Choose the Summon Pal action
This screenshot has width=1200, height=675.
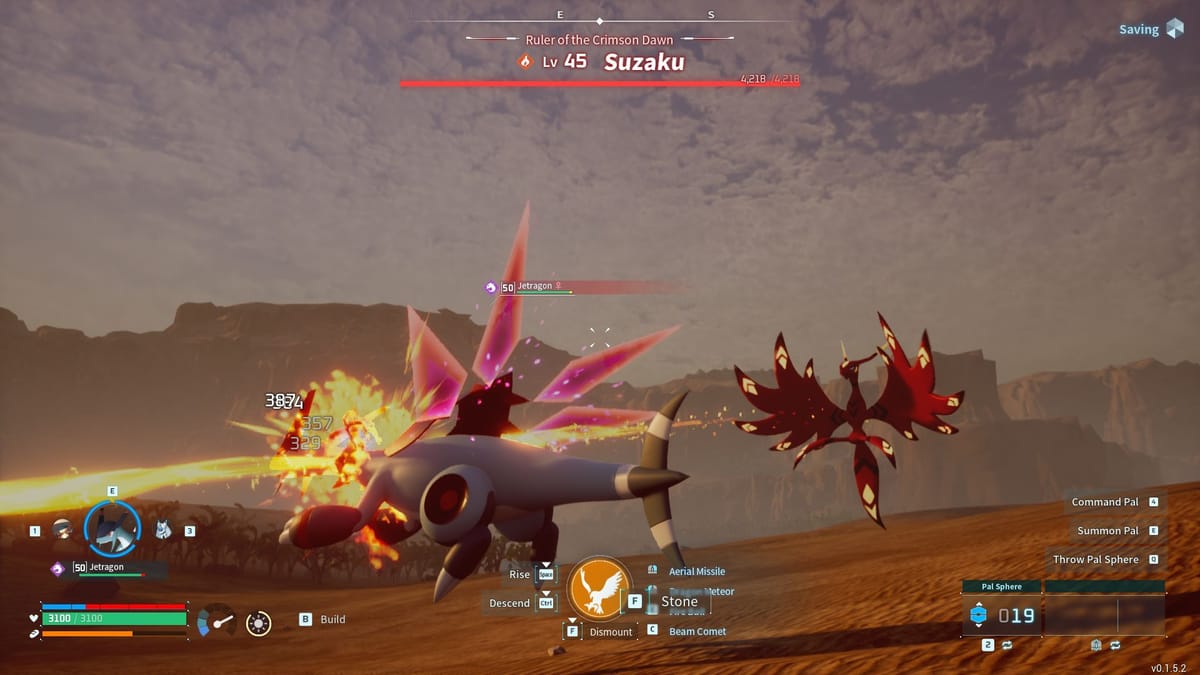click(x=1108, y=531)
